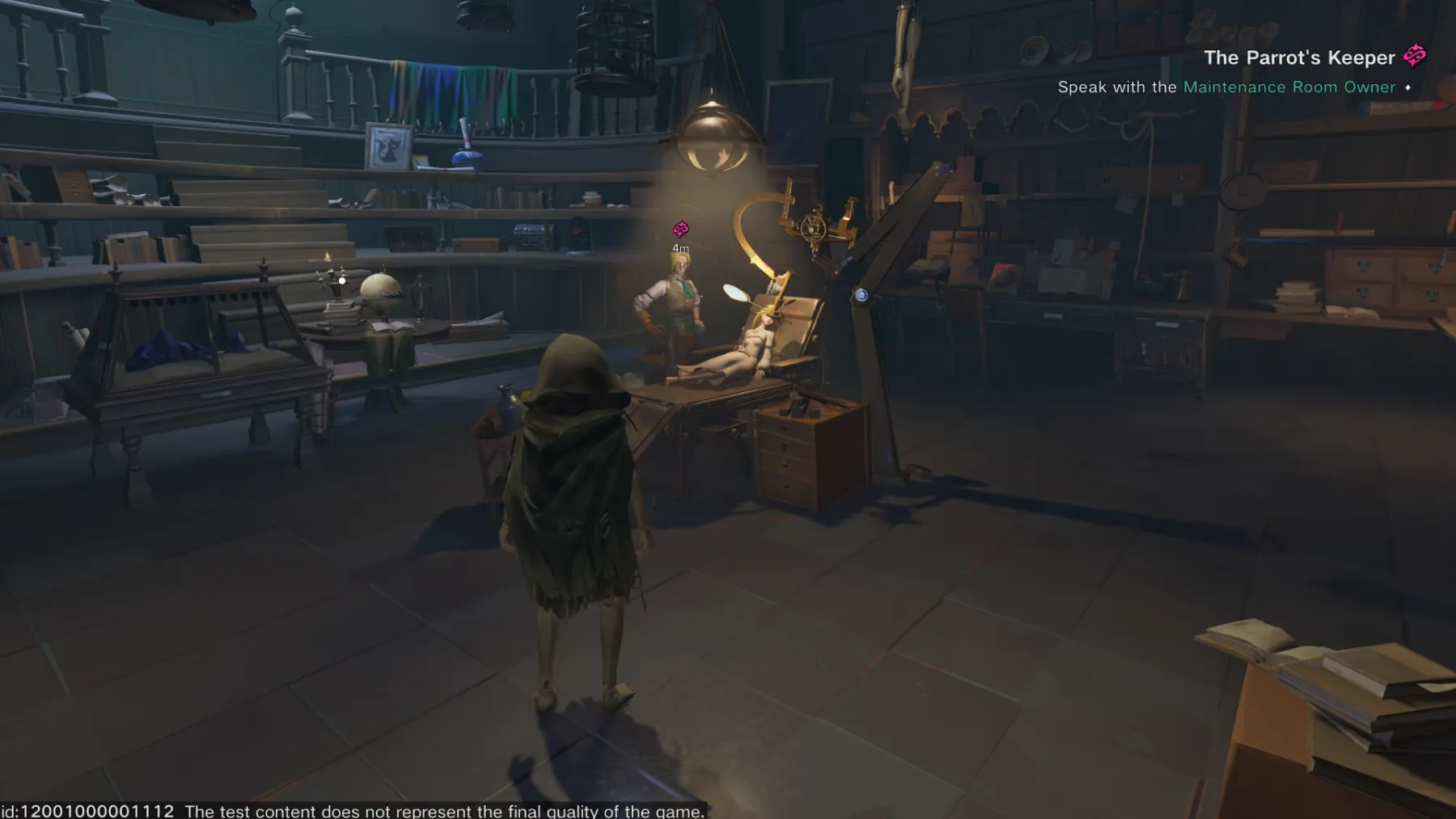
Task: Click the pink quest waypoint marker above the NPC
Action: [x=681, y=230]
